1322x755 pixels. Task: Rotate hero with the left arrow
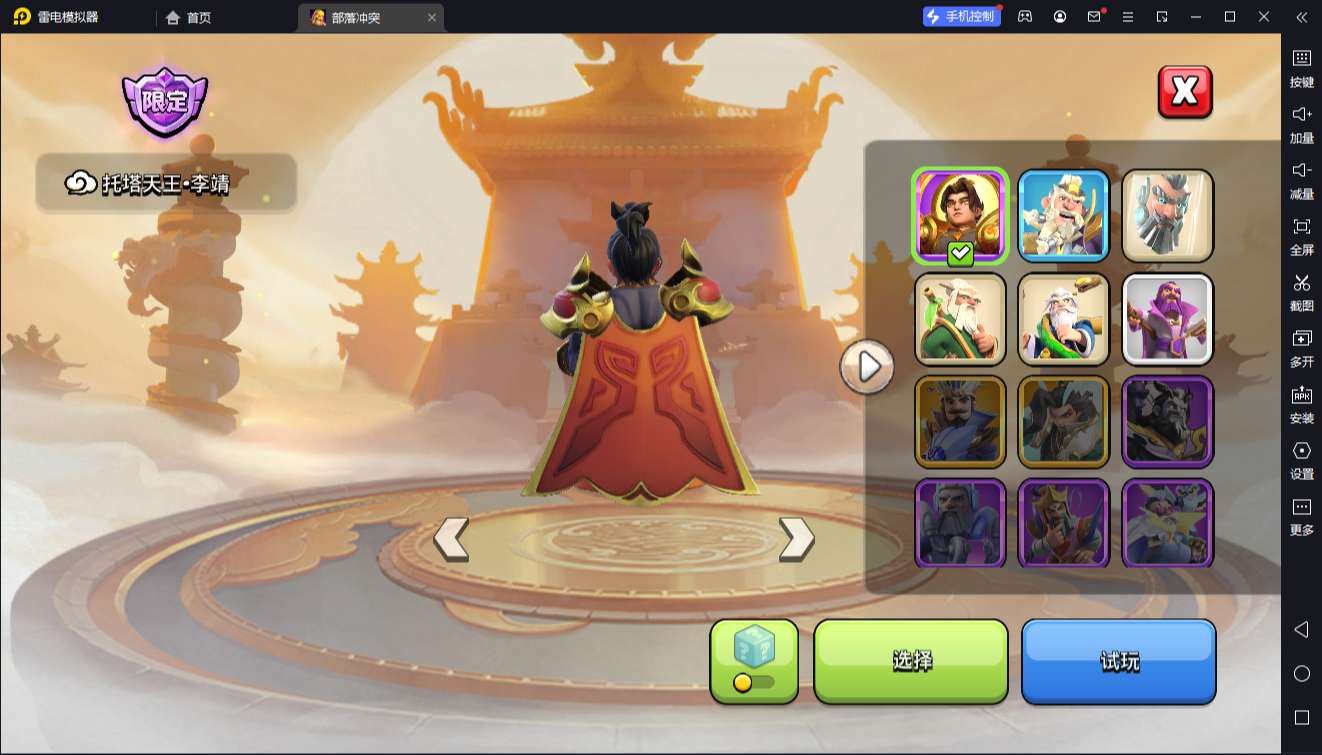tap(451, 539)
